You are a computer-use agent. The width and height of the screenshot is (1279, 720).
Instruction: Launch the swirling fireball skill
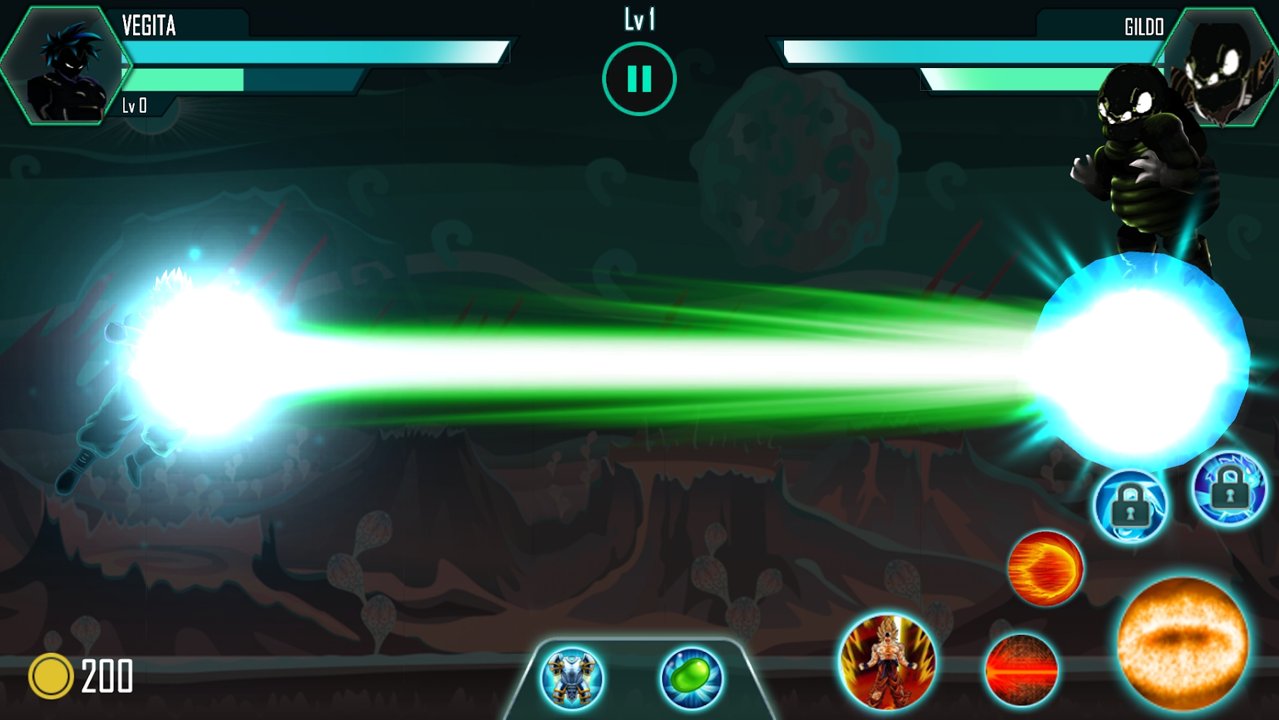(1045, 568)
